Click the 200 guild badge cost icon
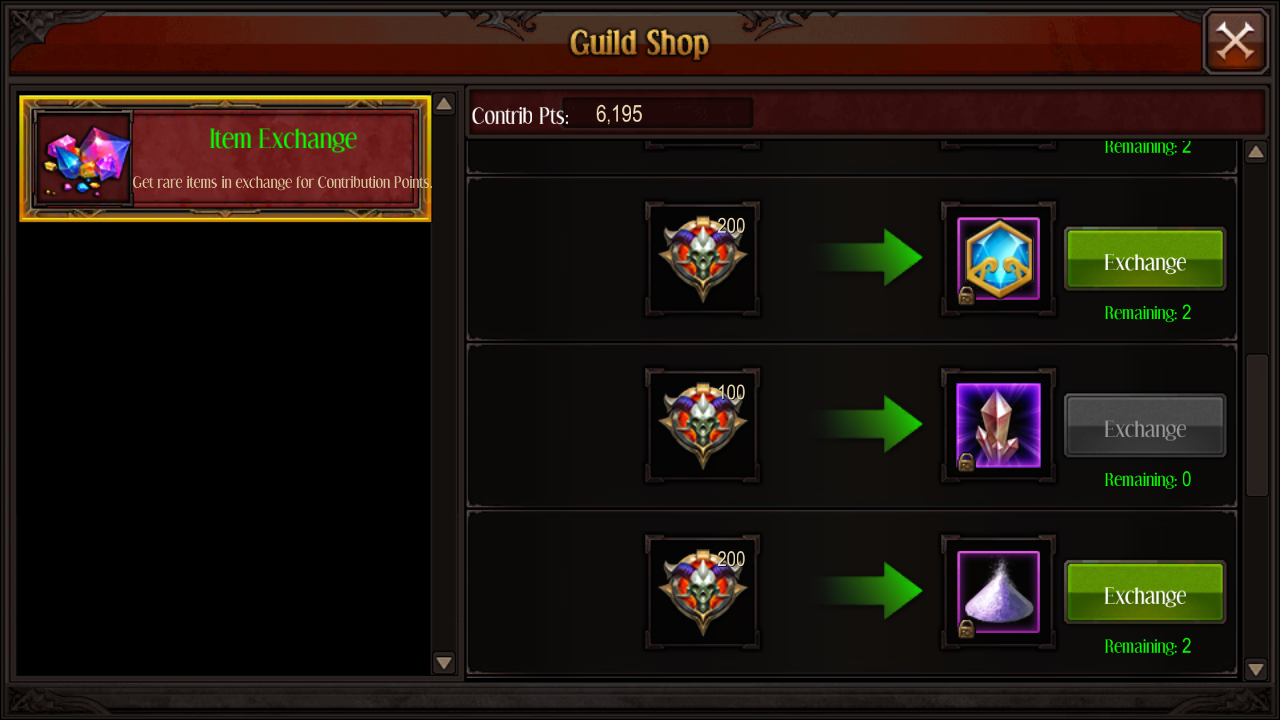This screenshot has height=720, width=1280. (x=702, y=258)
